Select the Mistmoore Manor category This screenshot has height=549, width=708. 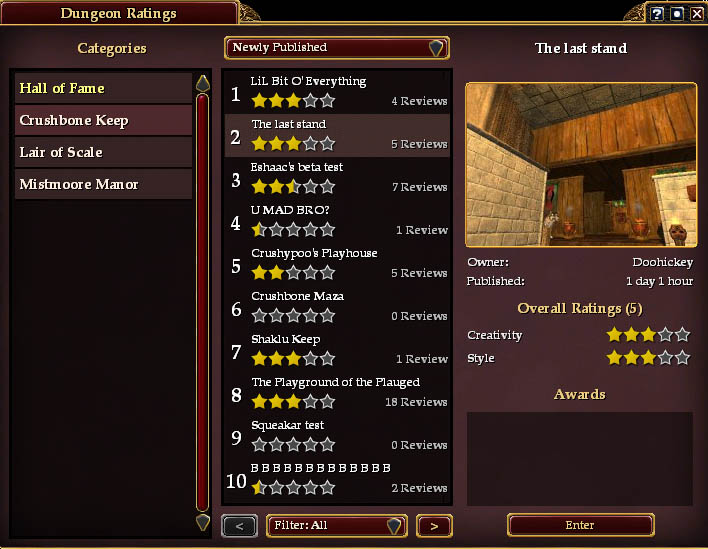coord(103,184)
